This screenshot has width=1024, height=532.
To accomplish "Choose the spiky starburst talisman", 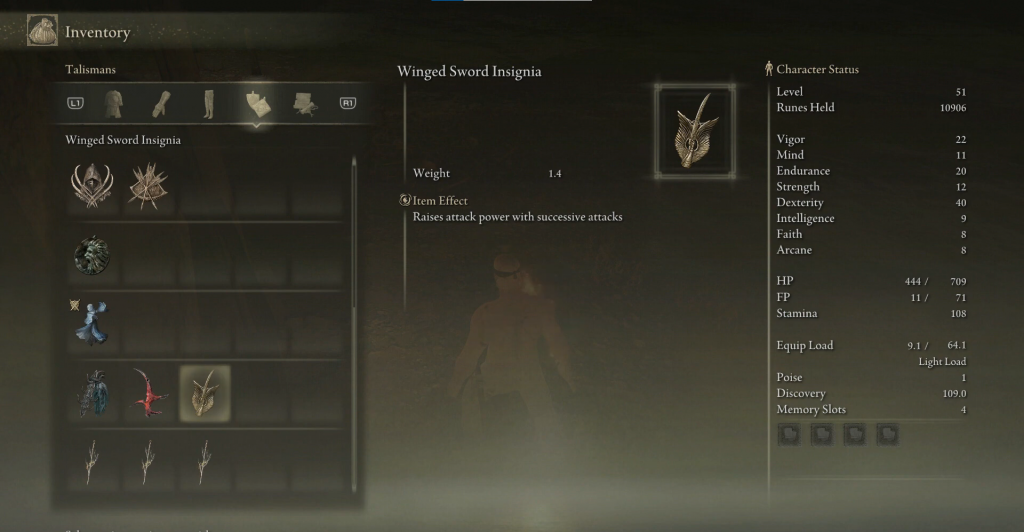I will pyautogui.click(x=148, y=186).
